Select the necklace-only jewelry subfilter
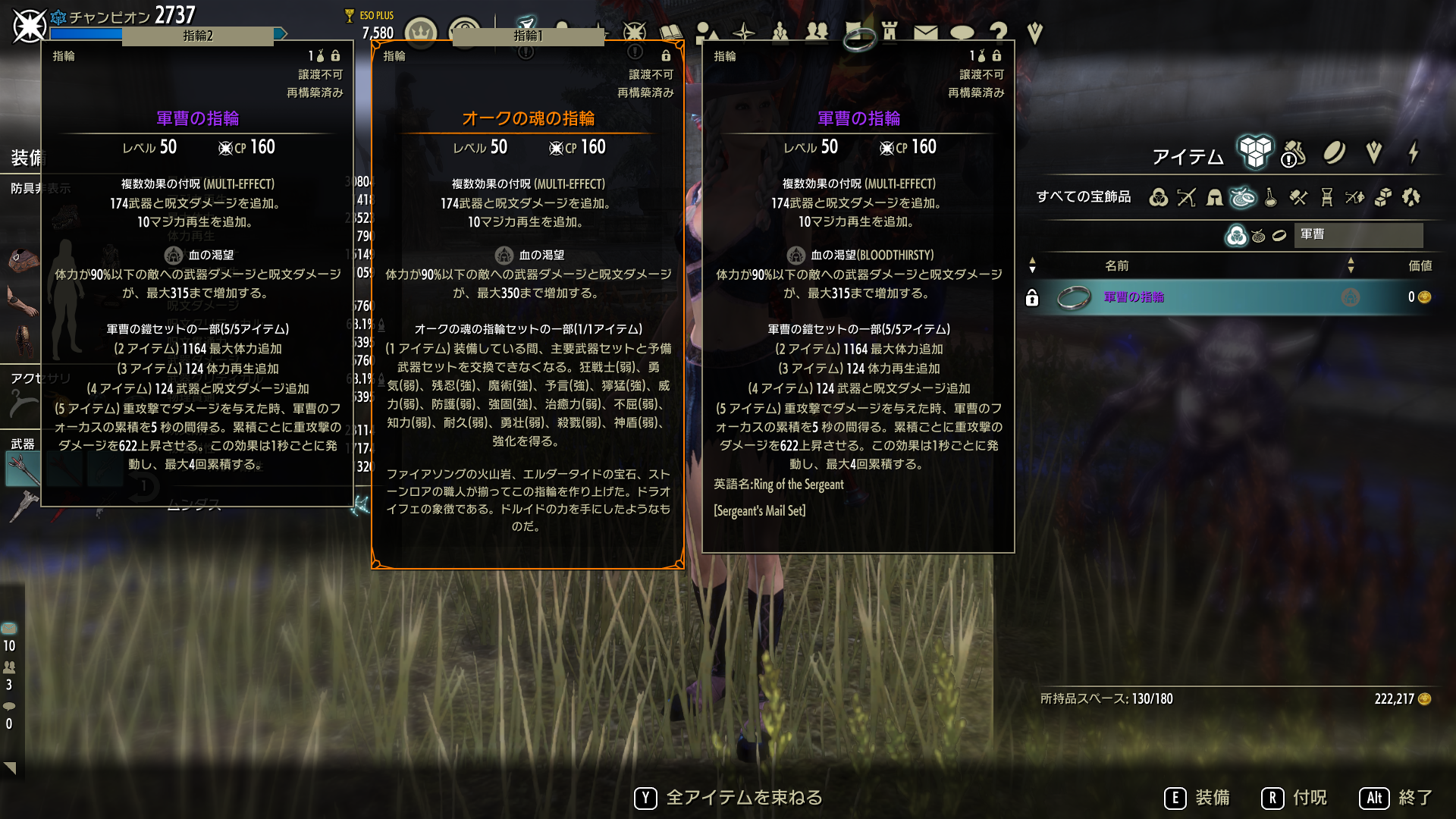 [1259, 236]
